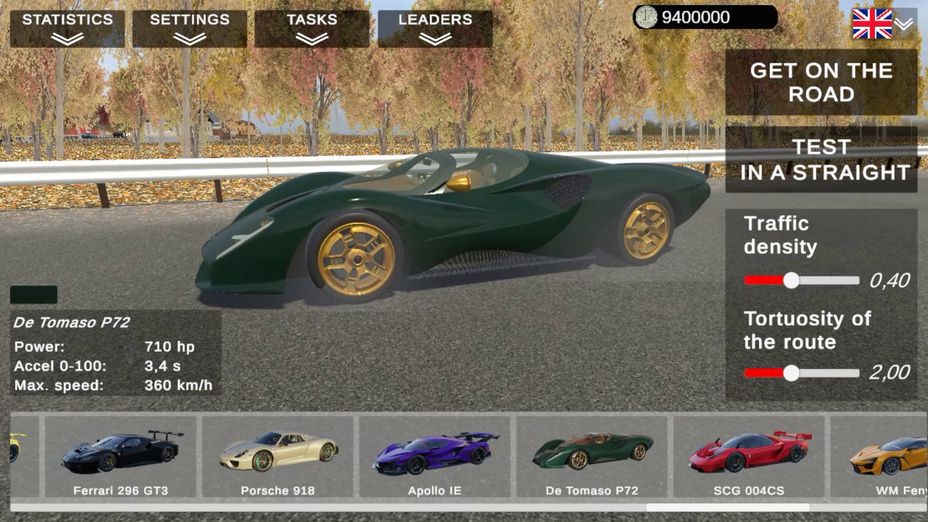This screenshot has width=928, height=522.
Task: Click the Get On The Road button
Action: 821,82
